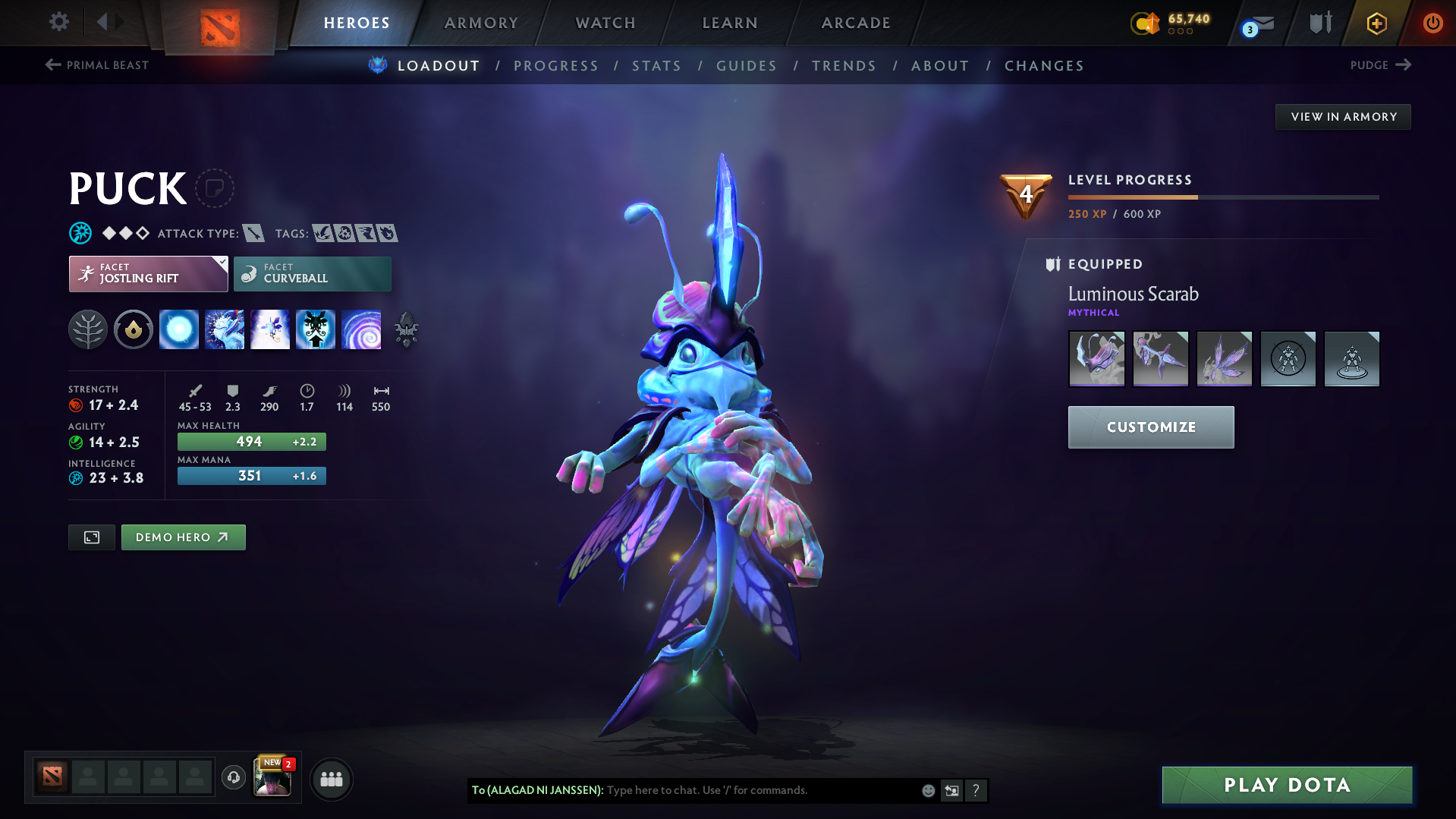Screen dimensions: 1456x819
Task: Click Puck's innate ability icon
Action: pyautogui.click(x=133, y=329)
